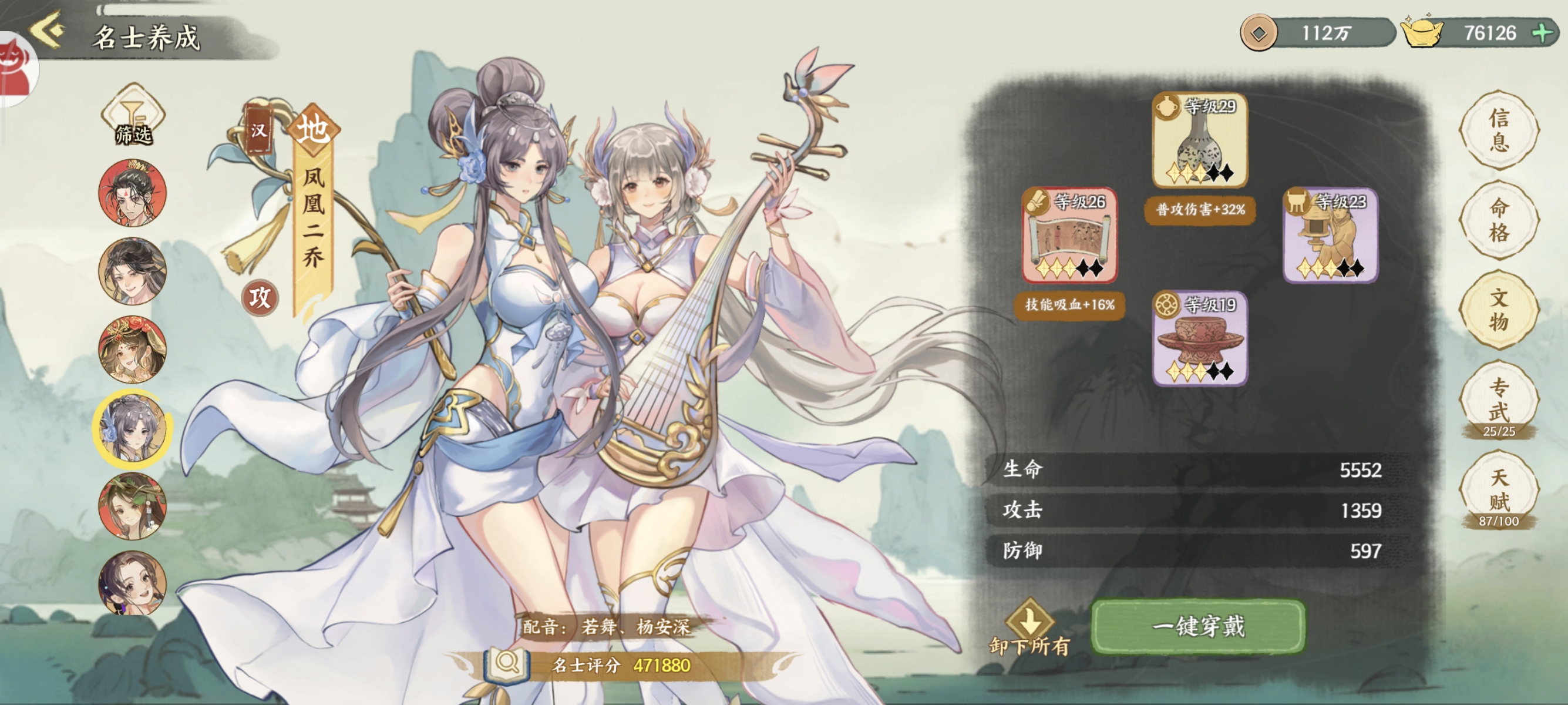Add gold ingots with the green plus

click(x=1542, y=32)
